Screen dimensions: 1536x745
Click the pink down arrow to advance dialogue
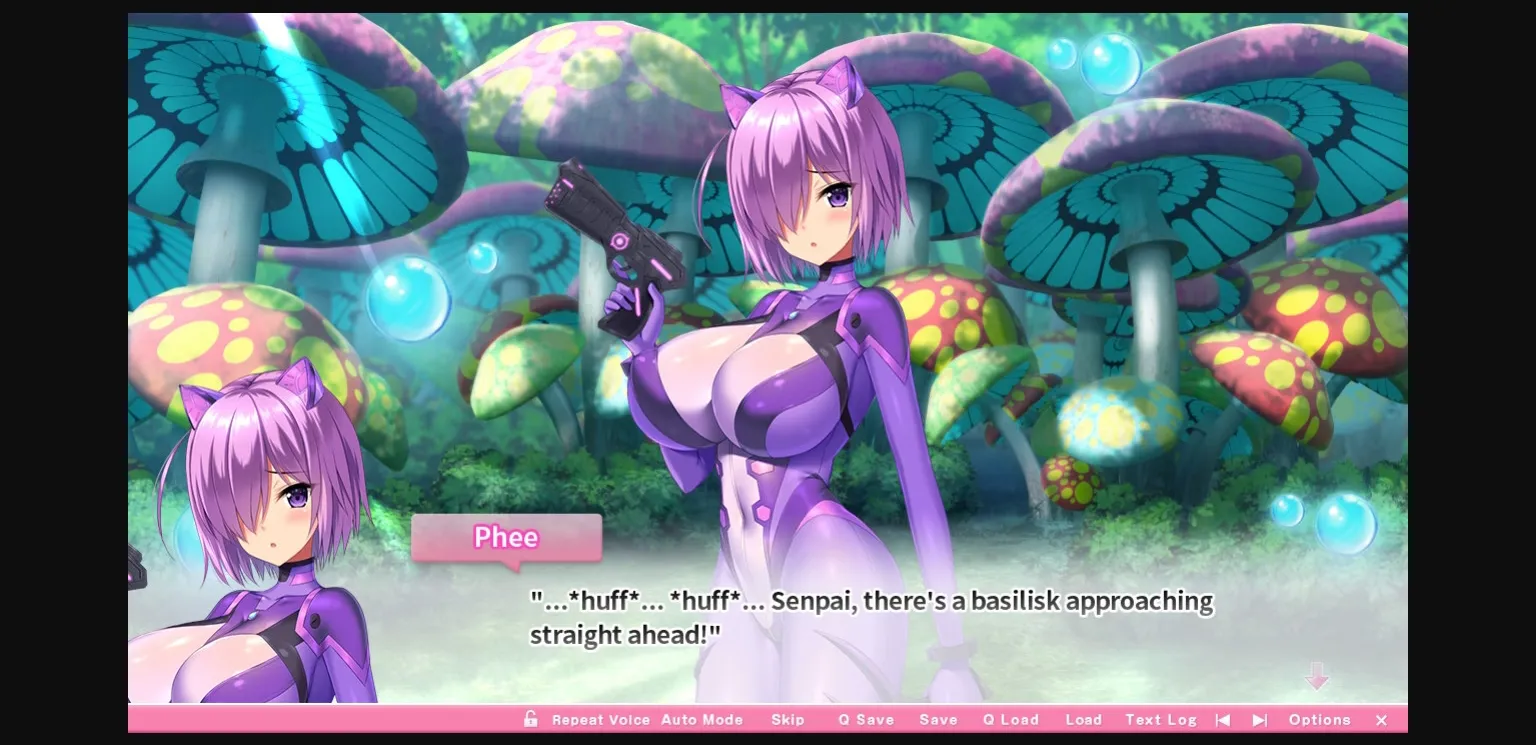1318,677
